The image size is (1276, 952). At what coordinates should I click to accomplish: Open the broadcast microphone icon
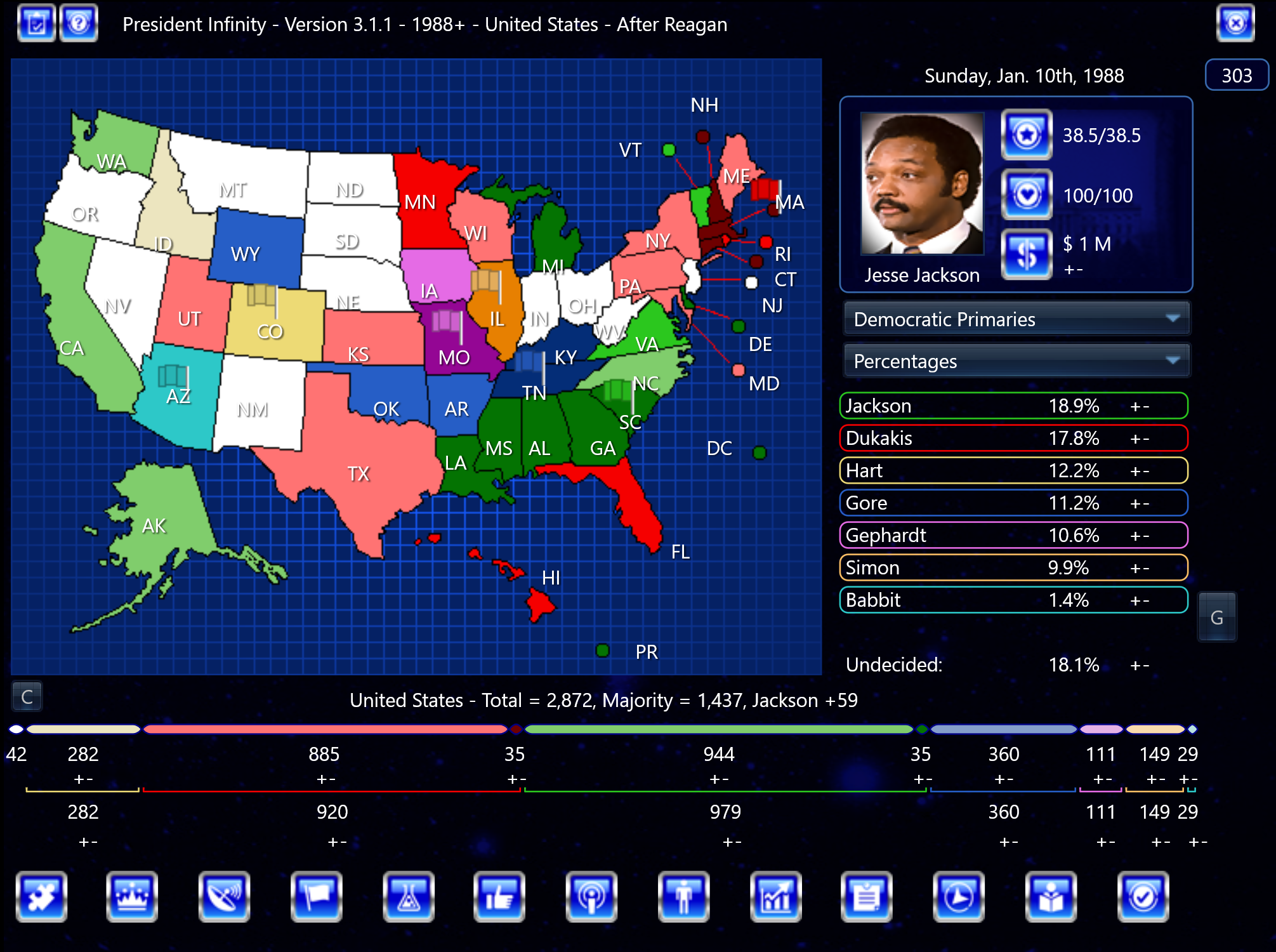click(591, 897)
